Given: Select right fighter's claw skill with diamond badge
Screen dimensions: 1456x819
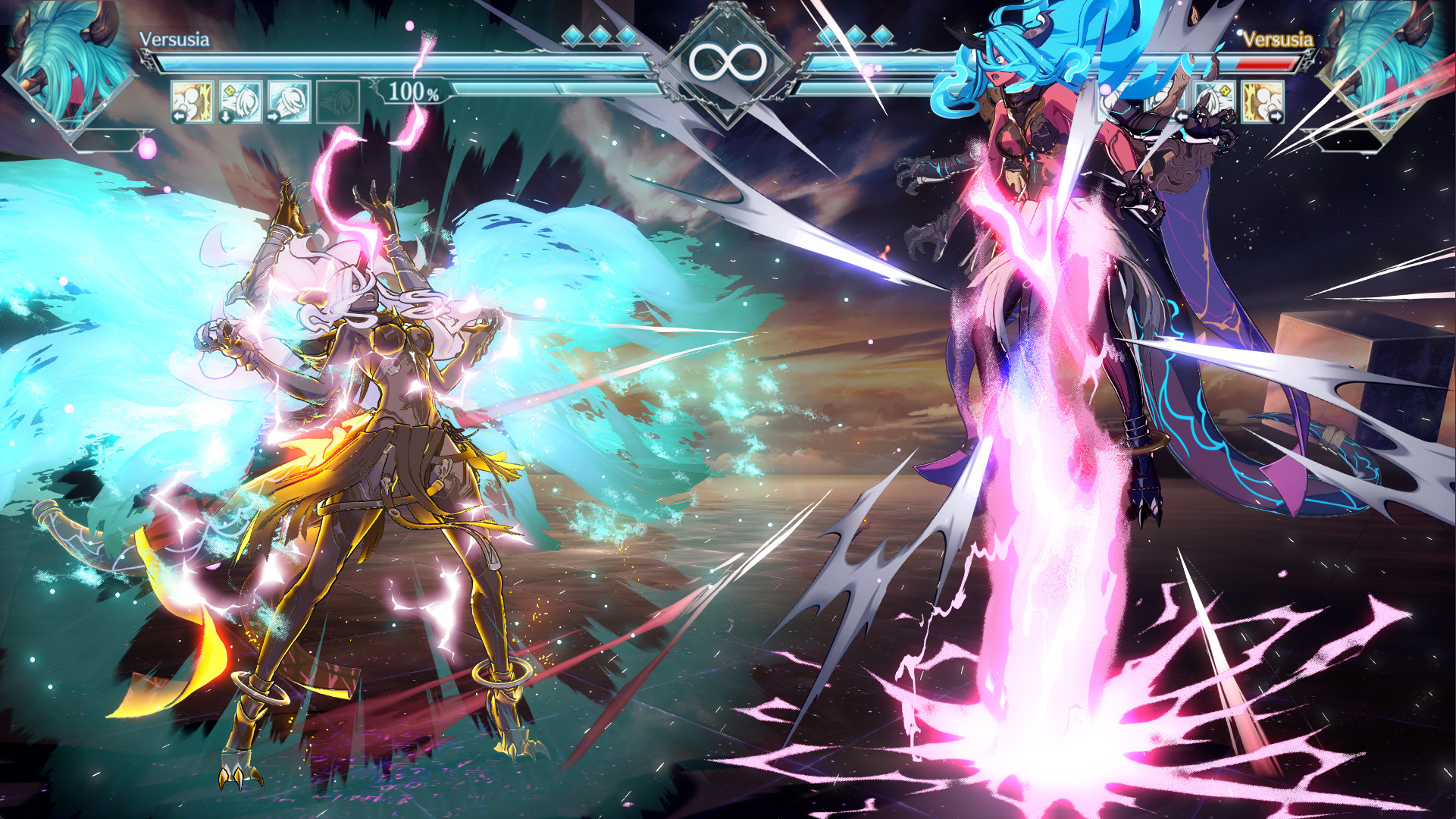Looking at the screenshot, I should tap(1213, 102).
